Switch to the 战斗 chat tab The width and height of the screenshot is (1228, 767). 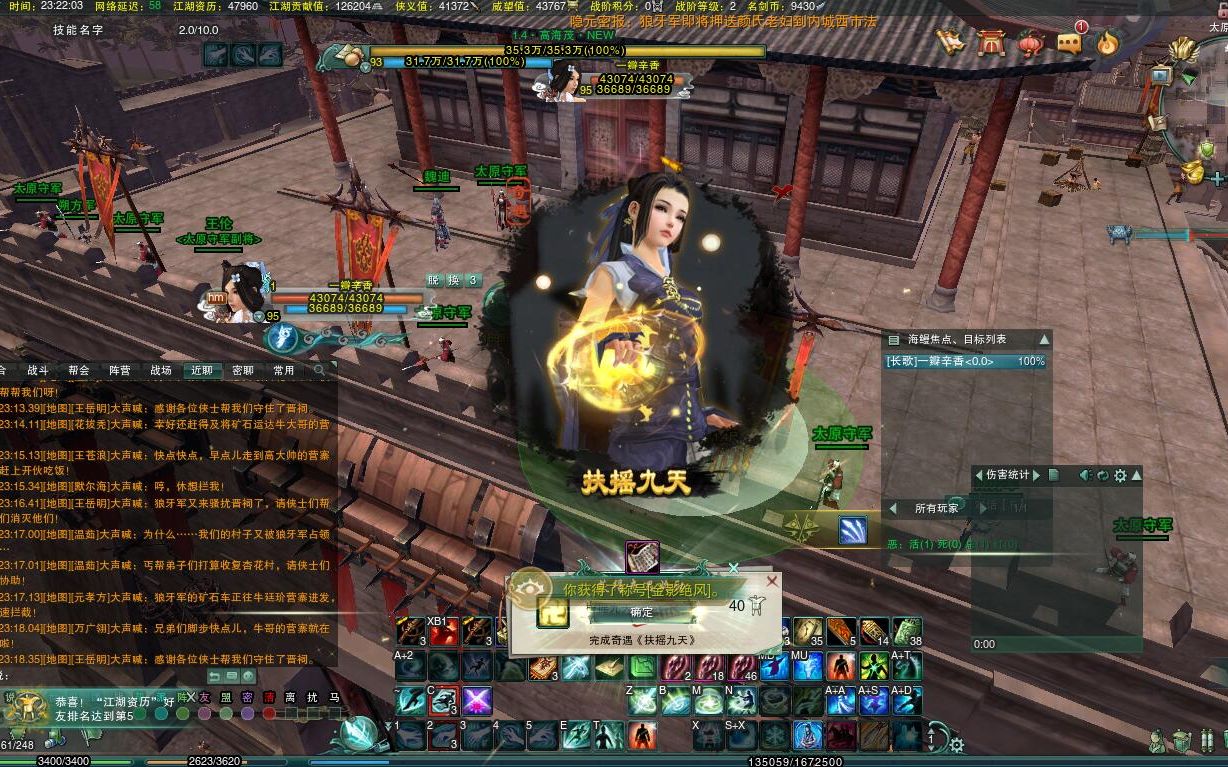37,370
